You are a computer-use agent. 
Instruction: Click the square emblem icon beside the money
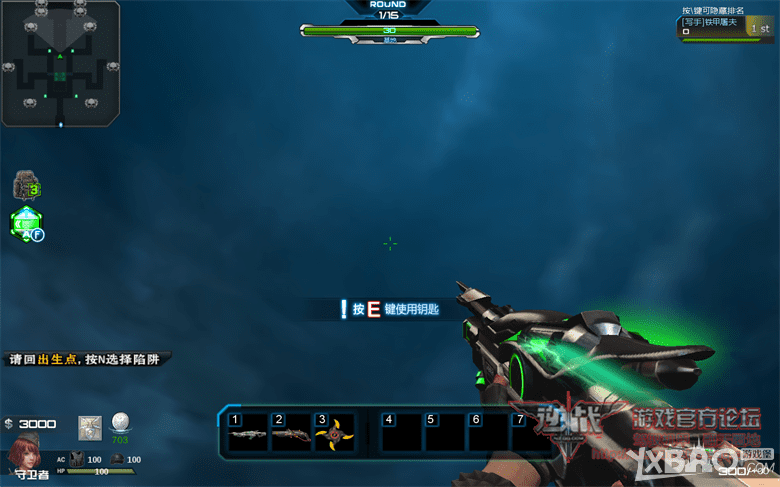pos(90,425)
